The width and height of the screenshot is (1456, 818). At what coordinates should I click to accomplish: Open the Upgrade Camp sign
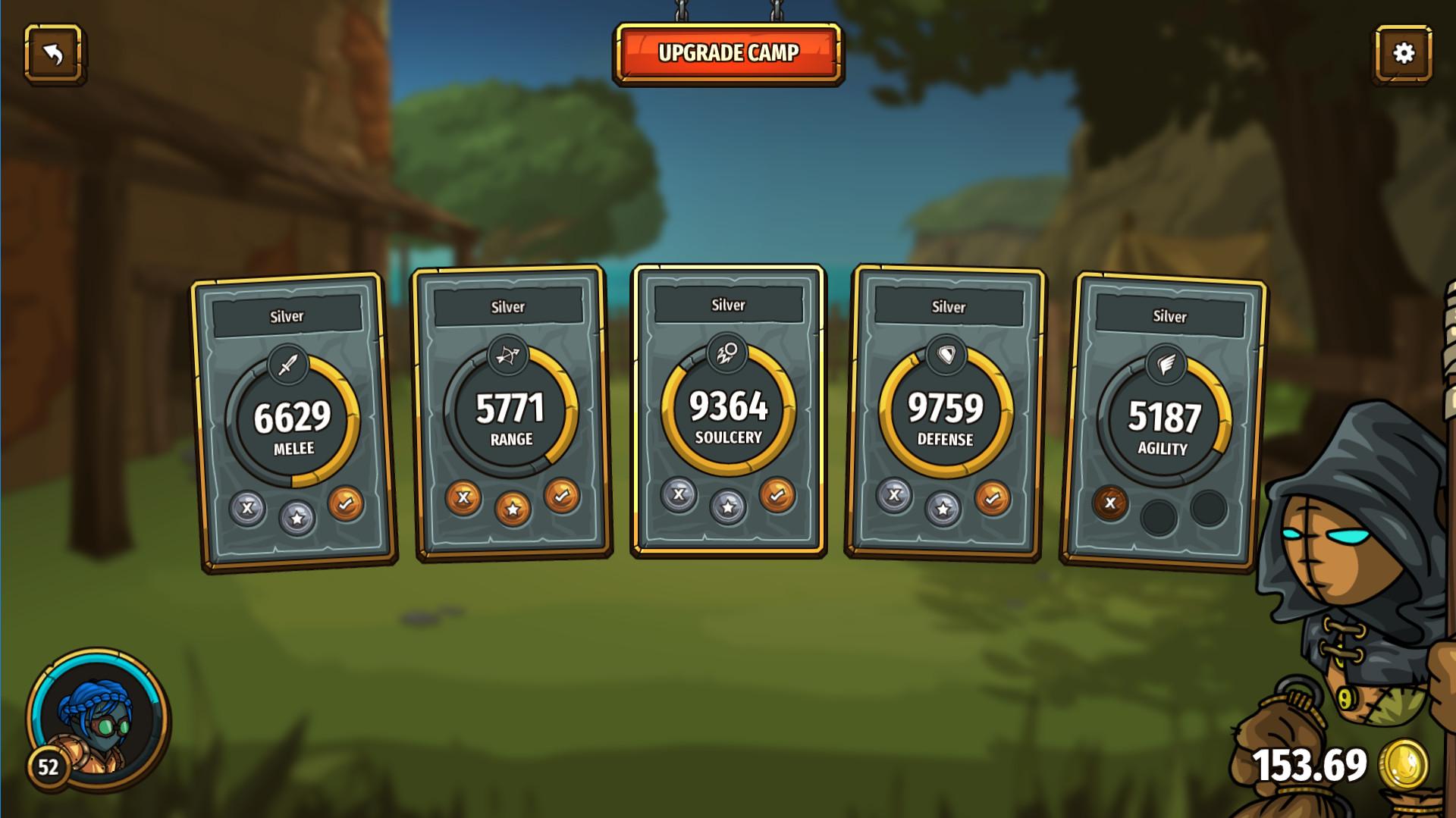tap(728, 53)
